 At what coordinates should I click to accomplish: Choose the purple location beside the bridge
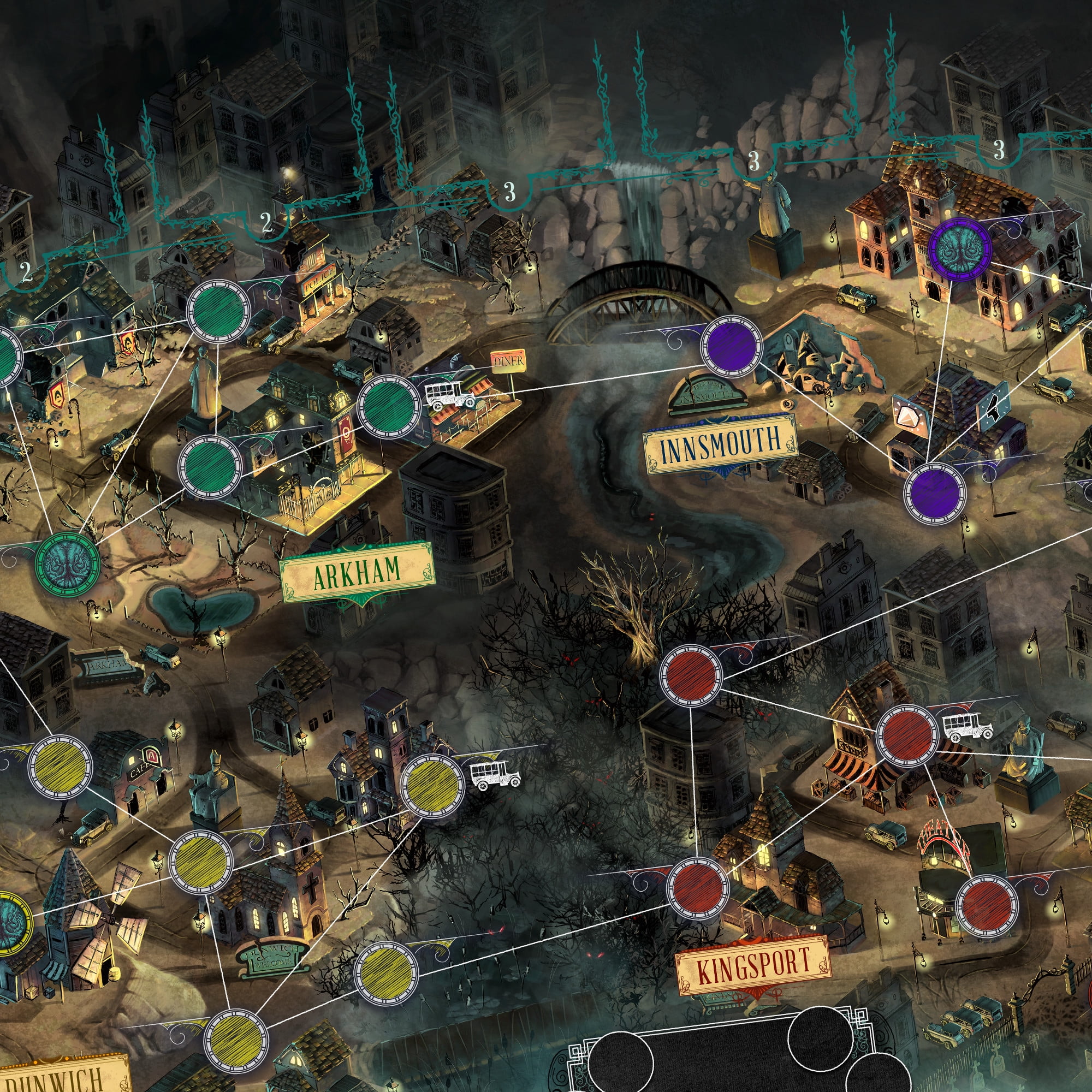pos(732,346)
